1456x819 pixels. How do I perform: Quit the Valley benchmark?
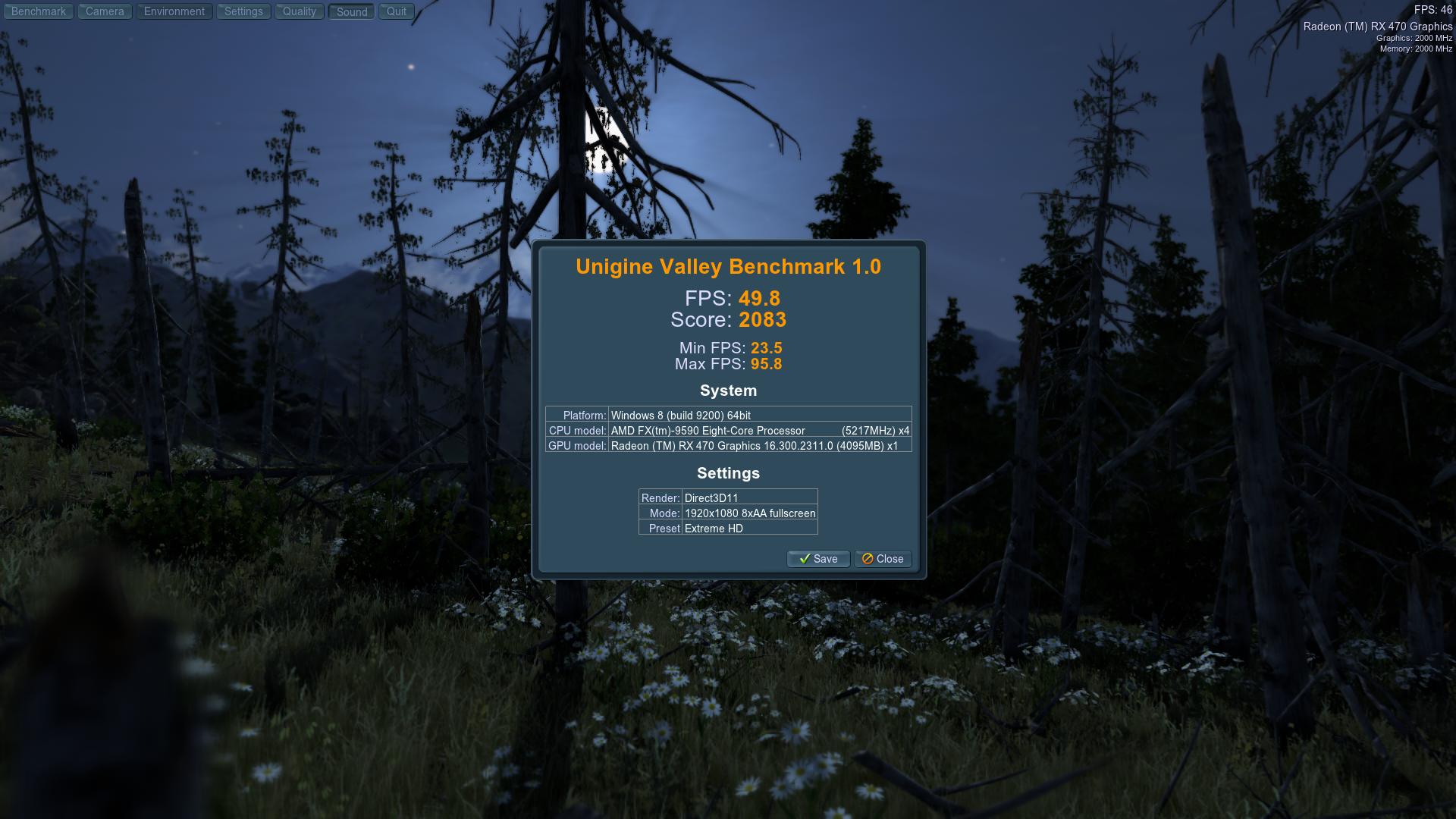(397, 11)
